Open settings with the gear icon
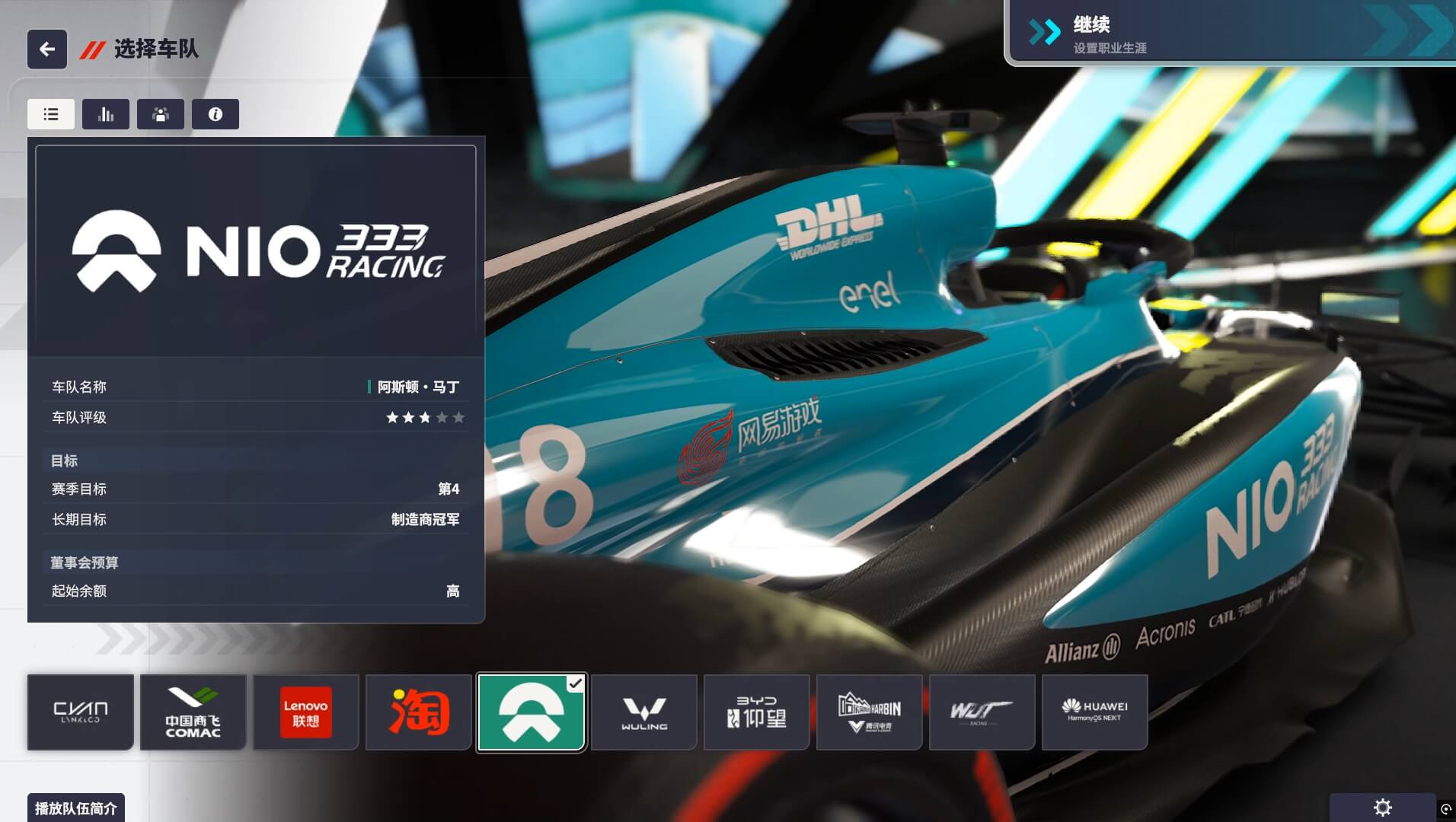Screen dimensions: 1456x822 (x=1382, y=808)
